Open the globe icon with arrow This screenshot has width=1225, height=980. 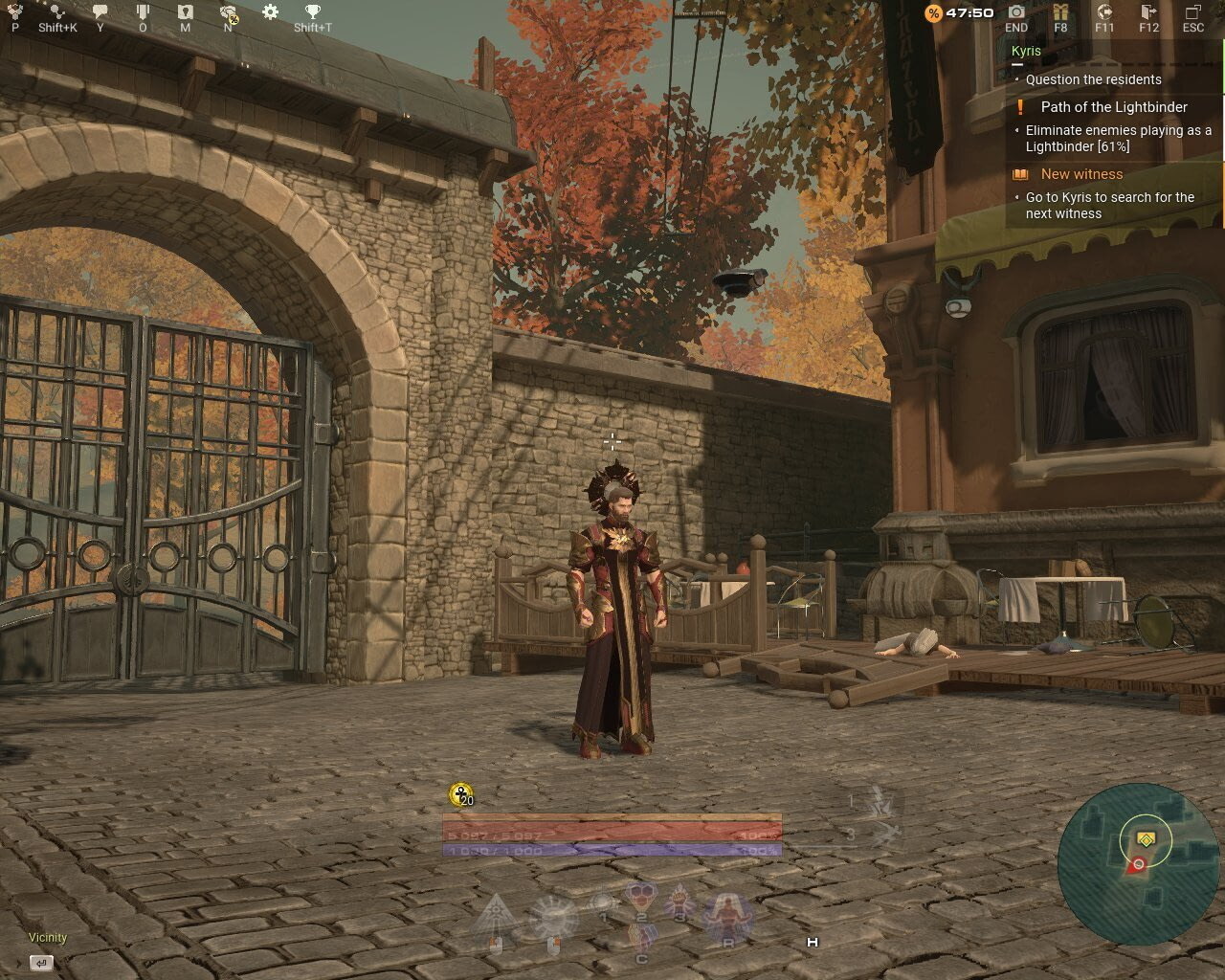tap(1104, 12)
